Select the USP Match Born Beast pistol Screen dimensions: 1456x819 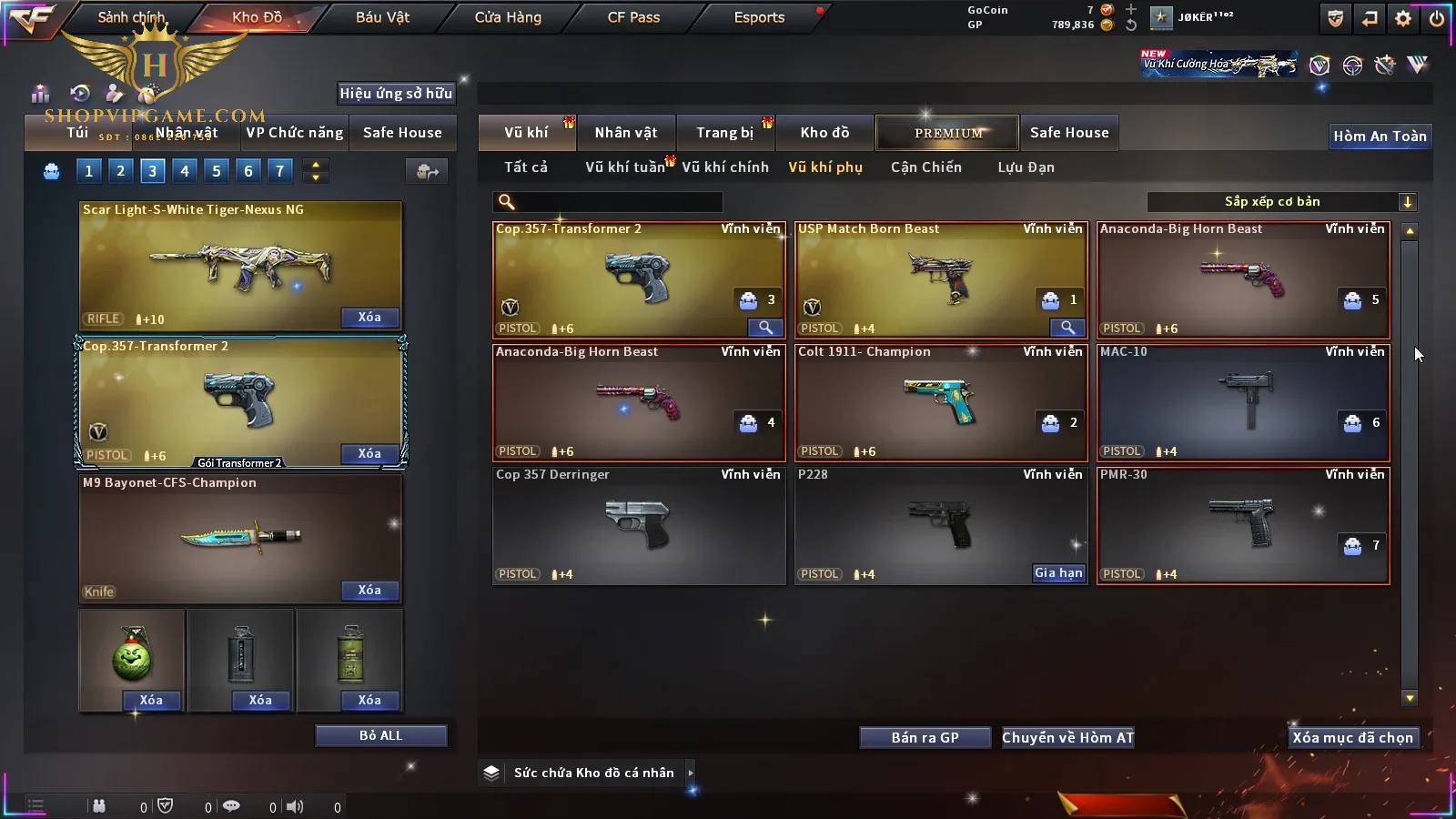[940, 279]
